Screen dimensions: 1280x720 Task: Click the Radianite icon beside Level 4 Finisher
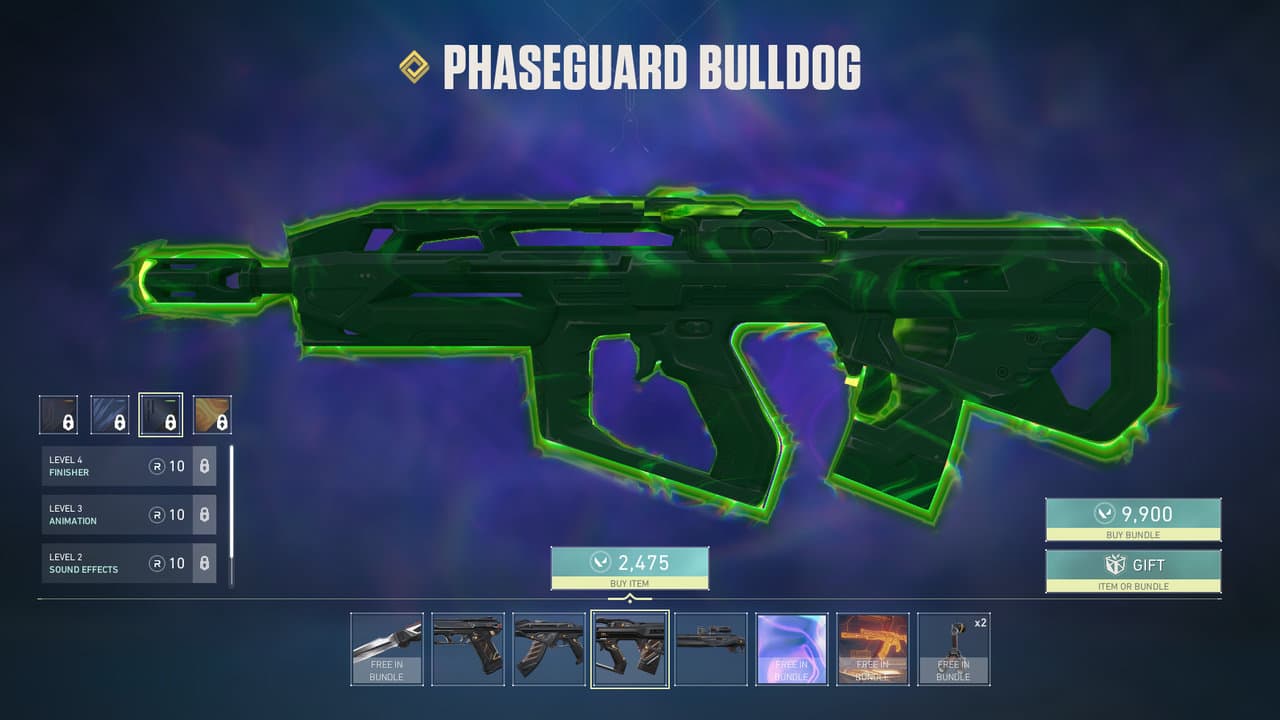pos(156,467)
